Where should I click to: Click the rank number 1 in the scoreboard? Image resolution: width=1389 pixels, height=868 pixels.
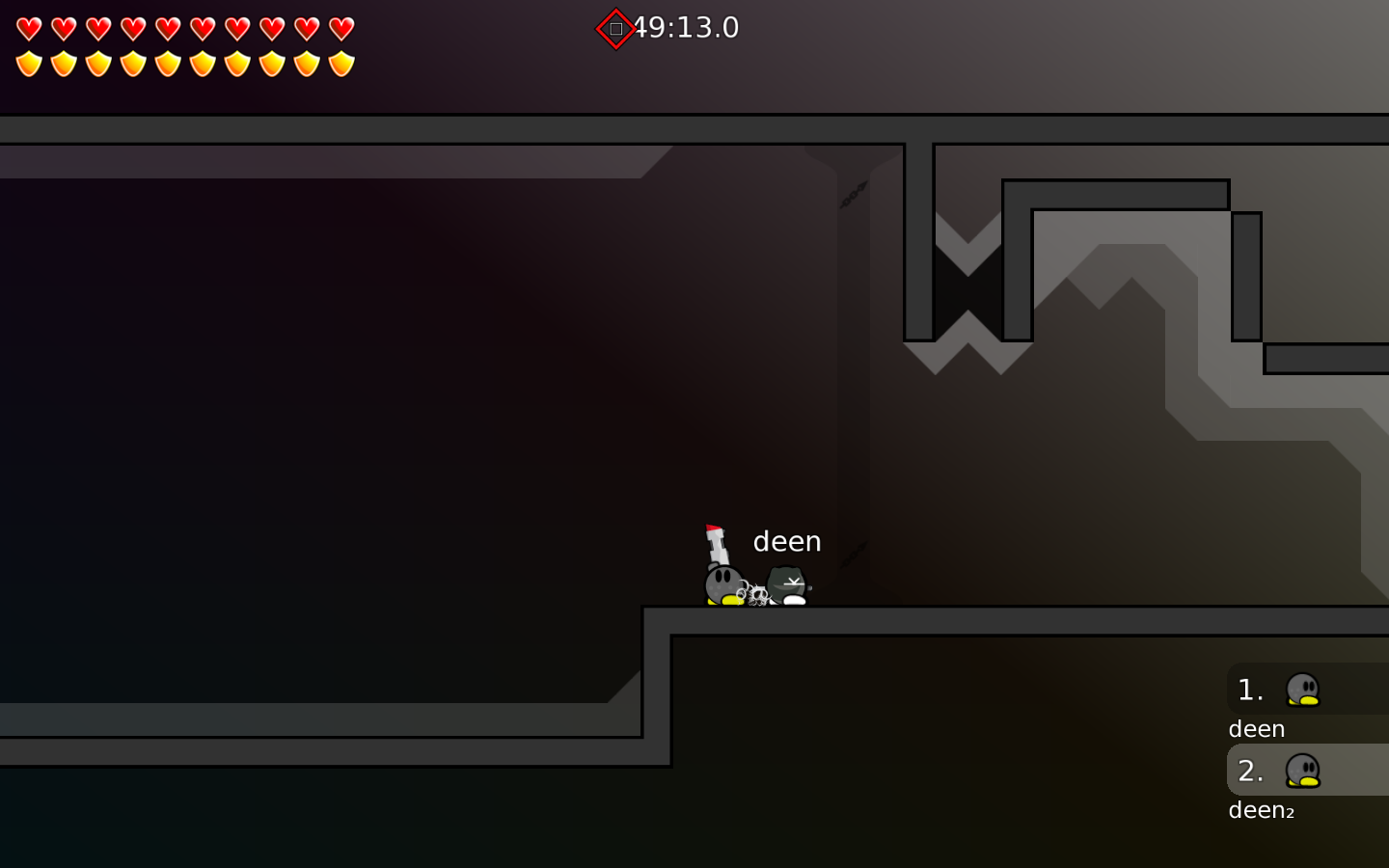(1249, 689)
